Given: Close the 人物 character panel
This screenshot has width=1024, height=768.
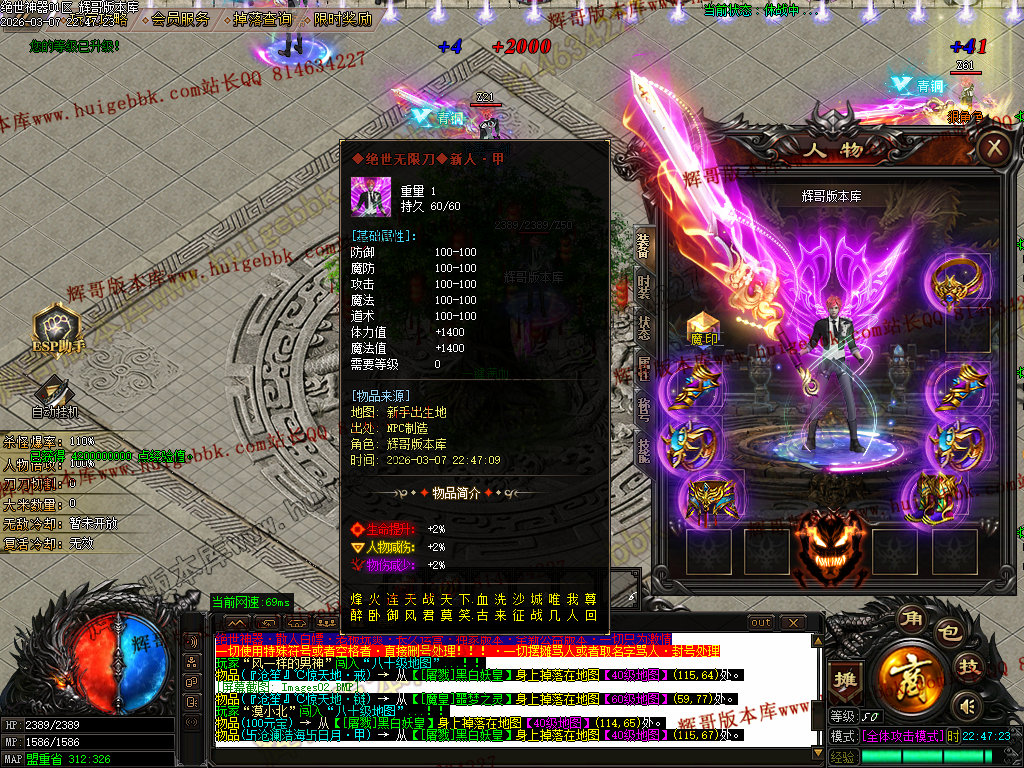Looking at the screenshot, I should [993, 150].
